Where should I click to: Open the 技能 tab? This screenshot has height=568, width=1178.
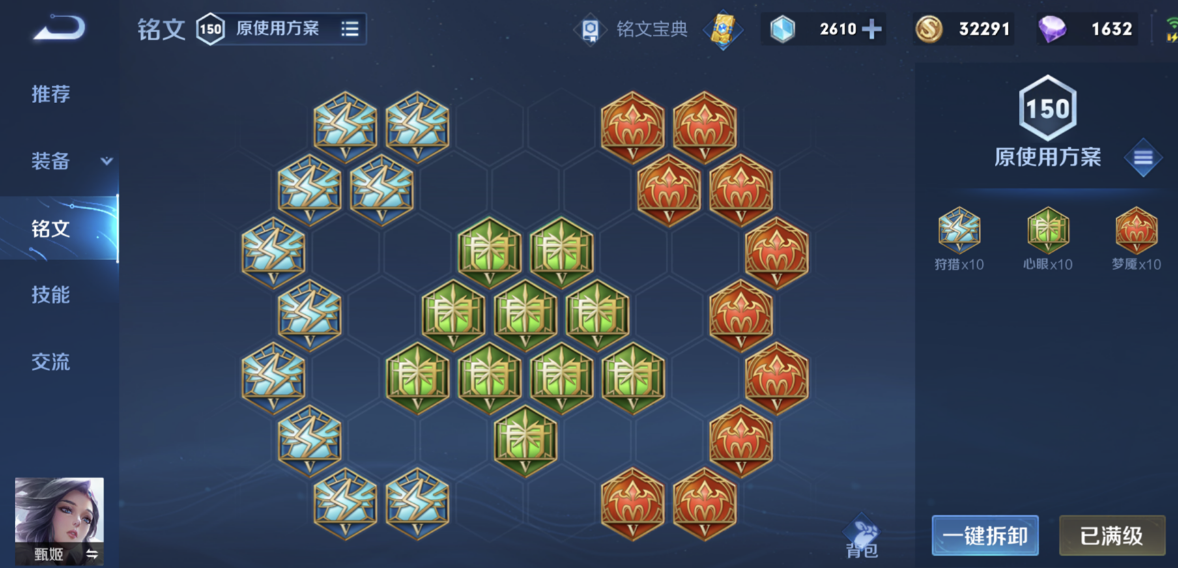coord(51,295)
